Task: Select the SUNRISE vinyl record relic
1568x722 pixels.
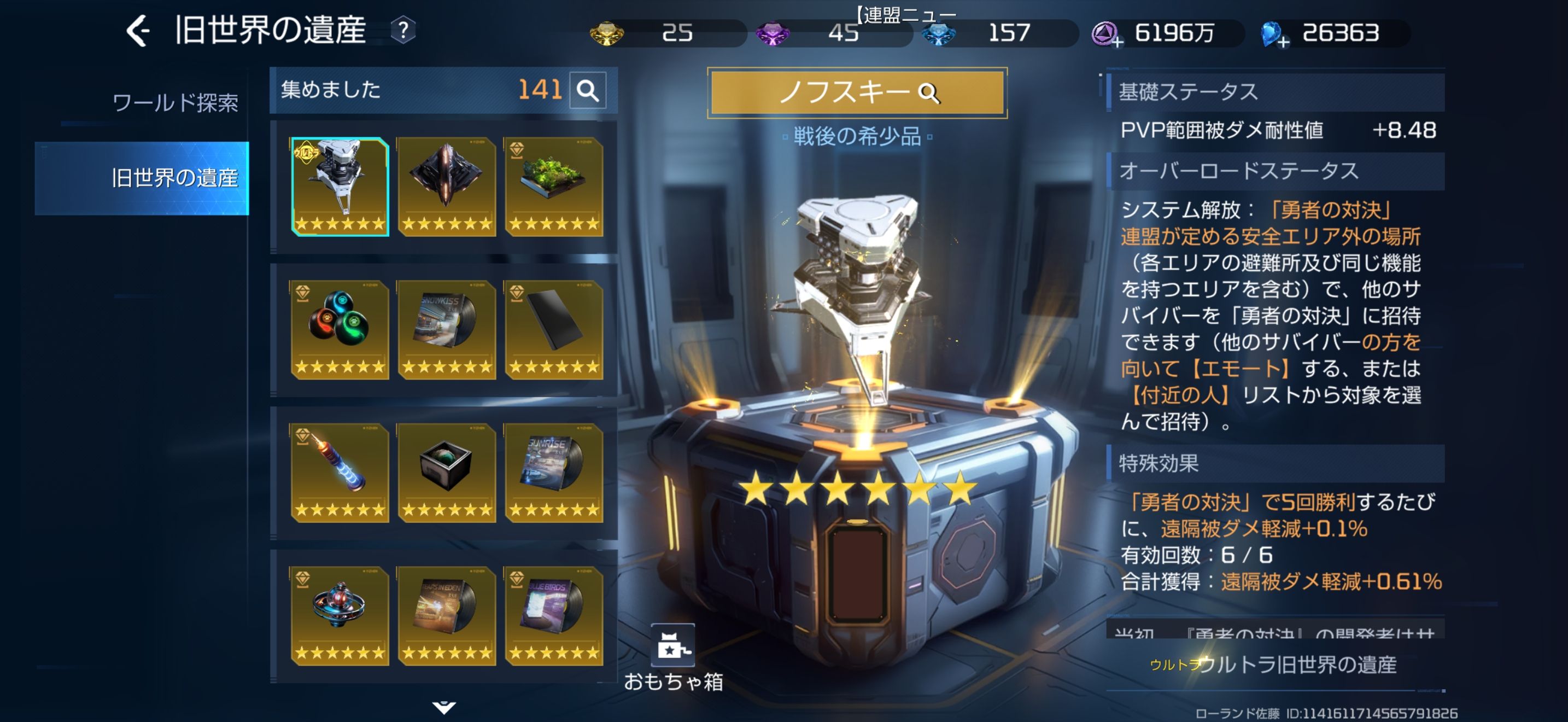Action: coord(554,473)
